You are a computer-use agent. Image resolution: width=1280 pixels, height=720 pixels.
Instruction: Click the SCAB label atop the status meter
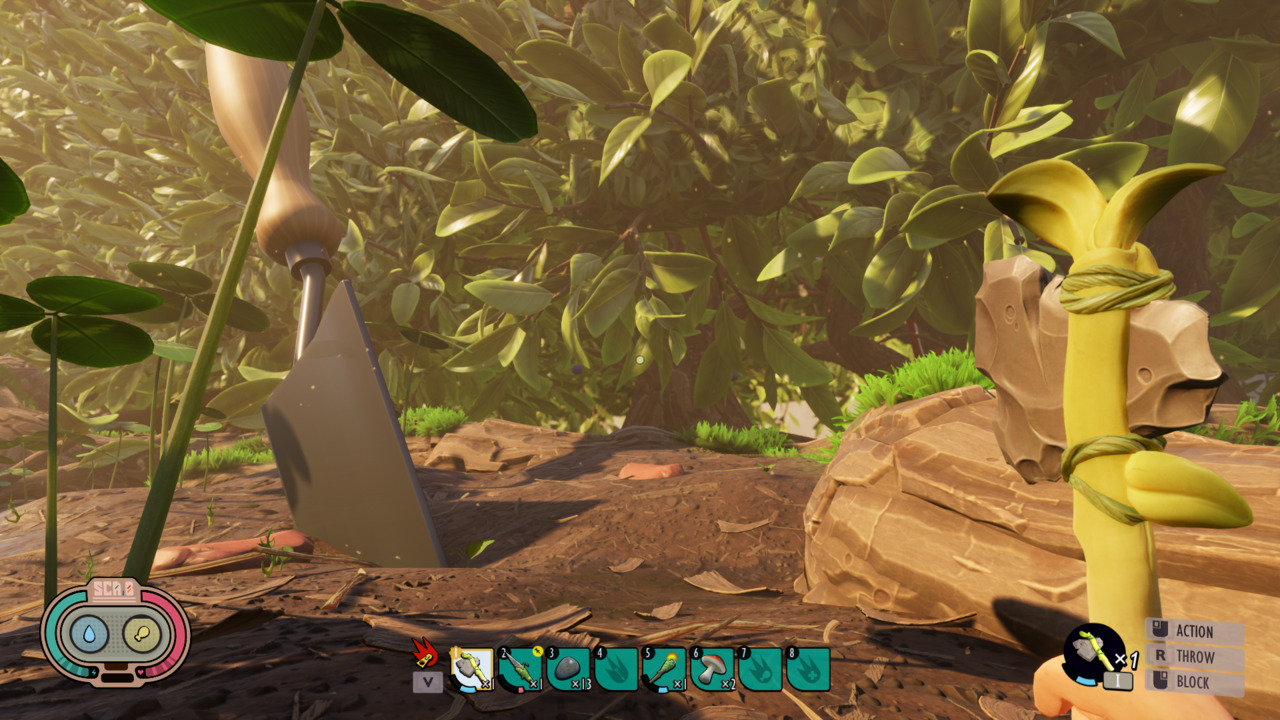tap(114, 588)
